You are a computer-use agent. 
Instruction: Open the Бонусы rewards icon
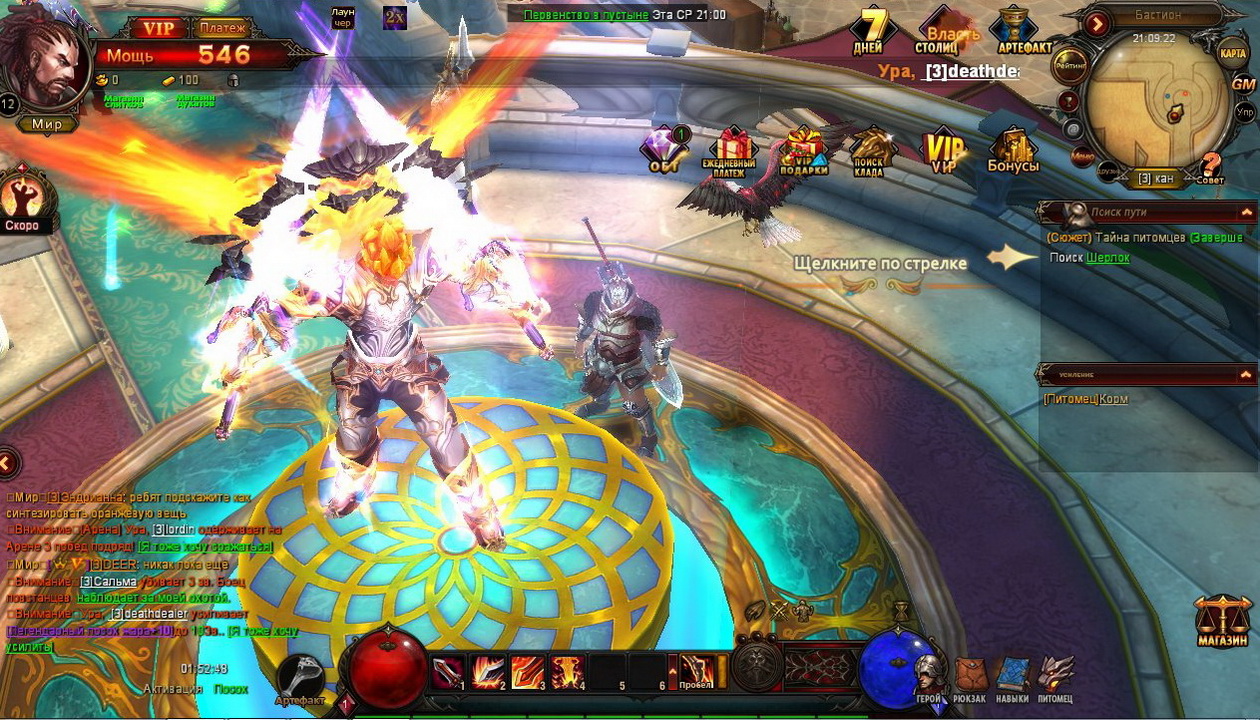(1013, 150)
